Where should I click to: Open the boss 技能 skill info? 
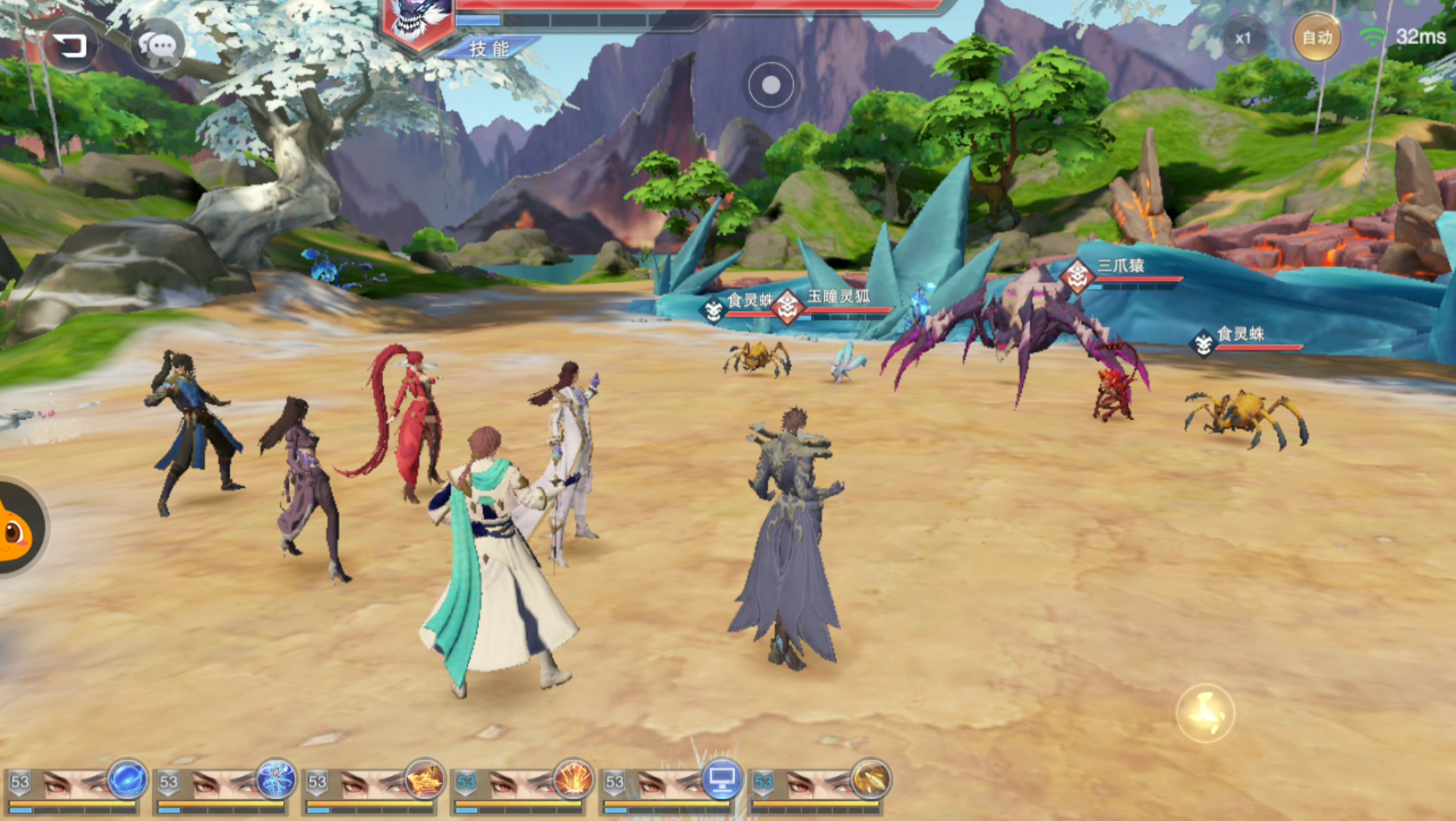click(489, 49)
